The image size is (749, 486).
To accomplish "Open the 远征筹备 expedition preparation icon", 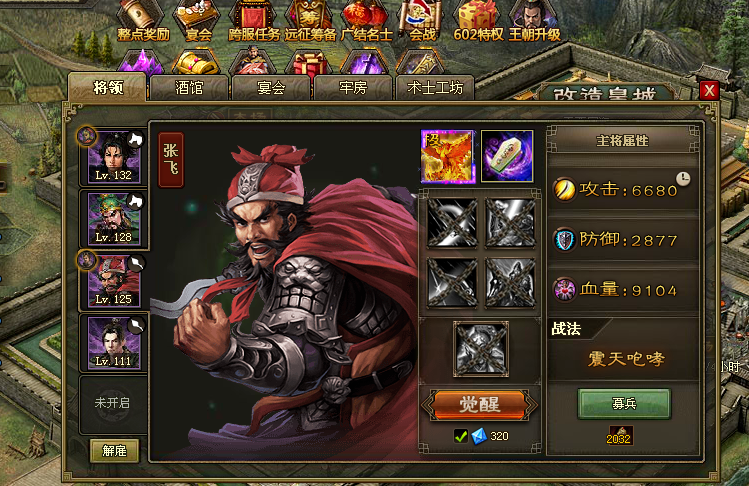I will 309,20.
